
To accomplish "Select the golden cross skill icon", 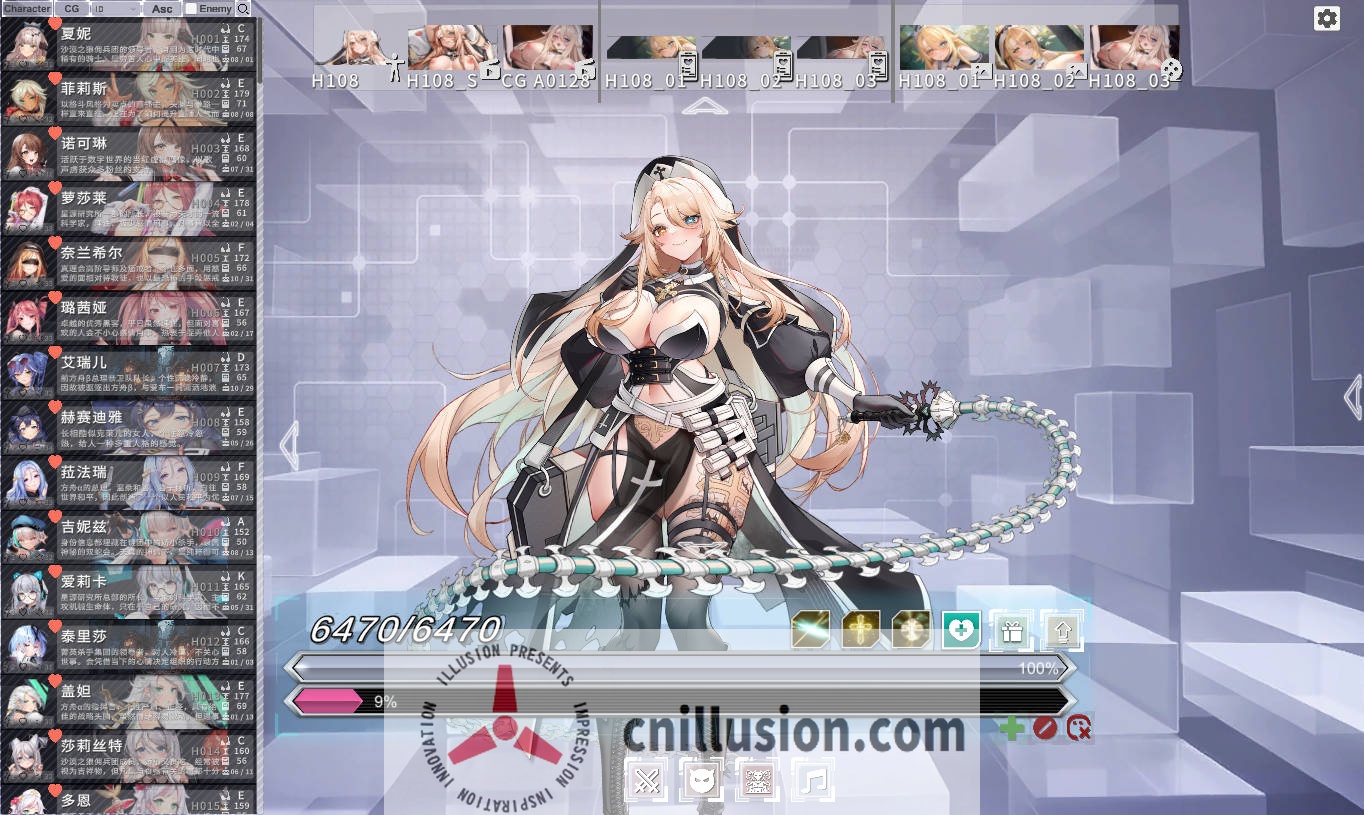I will 860,630.
